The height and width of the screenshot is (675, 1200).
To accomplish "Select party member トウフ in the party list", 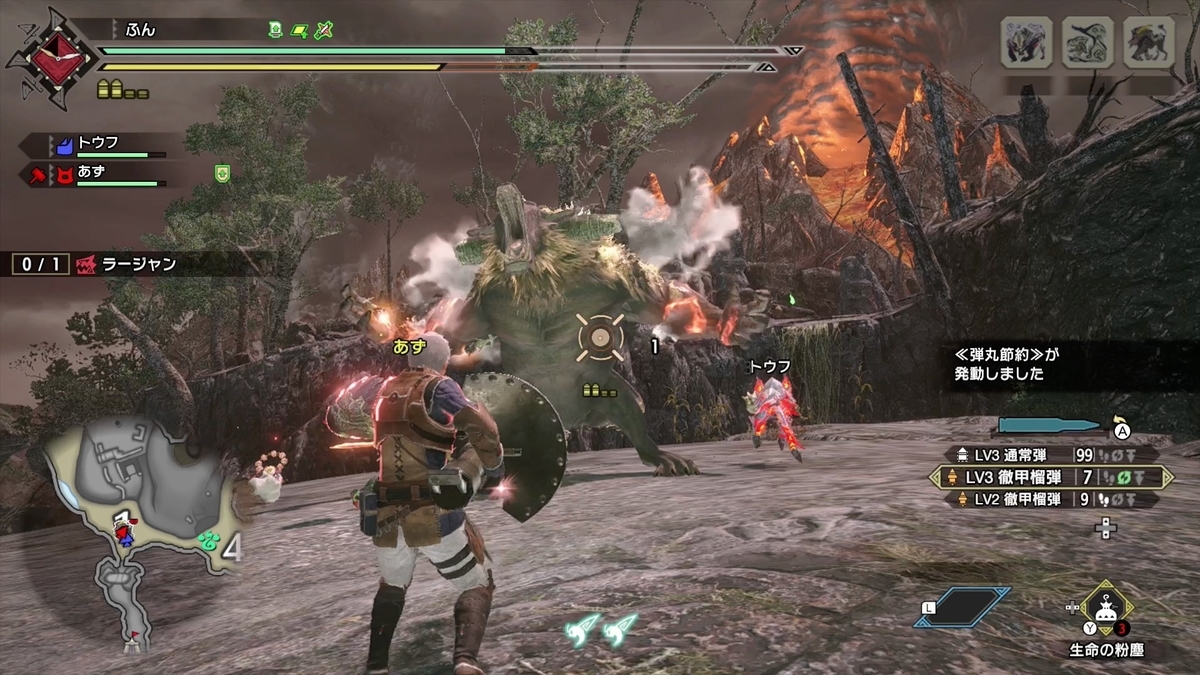I will click(x=98, y=145).
